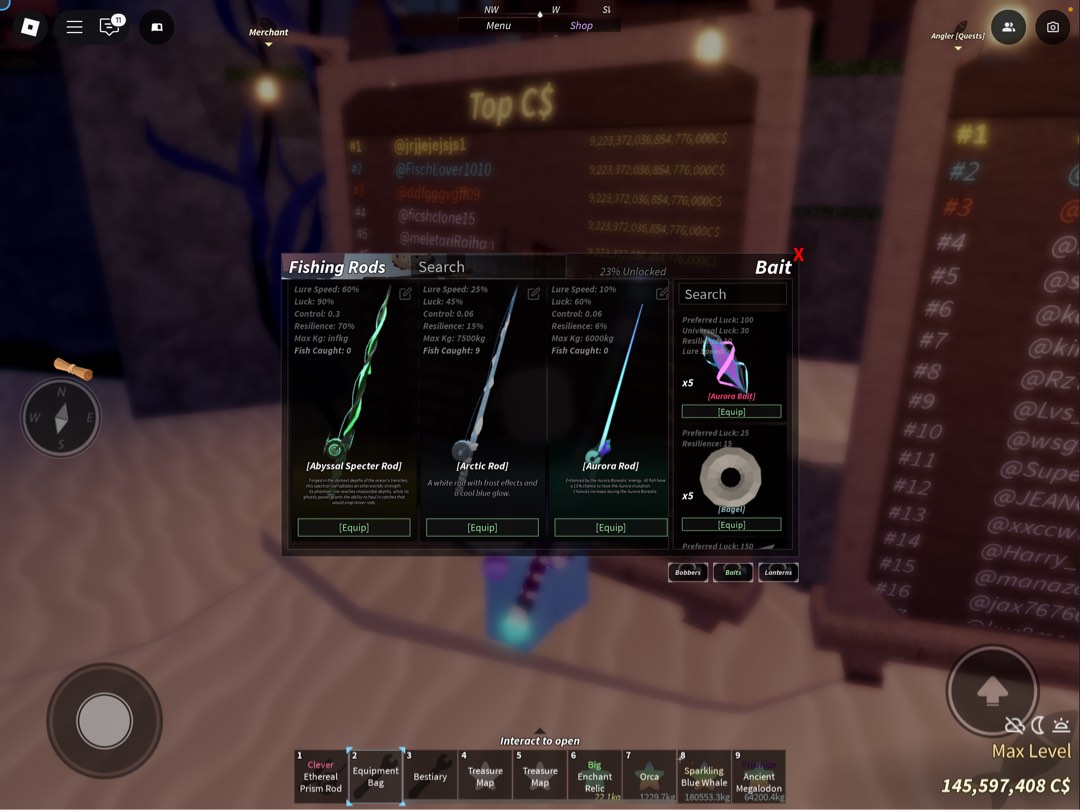Select the Bestiary hotbar slot

click(x=430, y=776)
